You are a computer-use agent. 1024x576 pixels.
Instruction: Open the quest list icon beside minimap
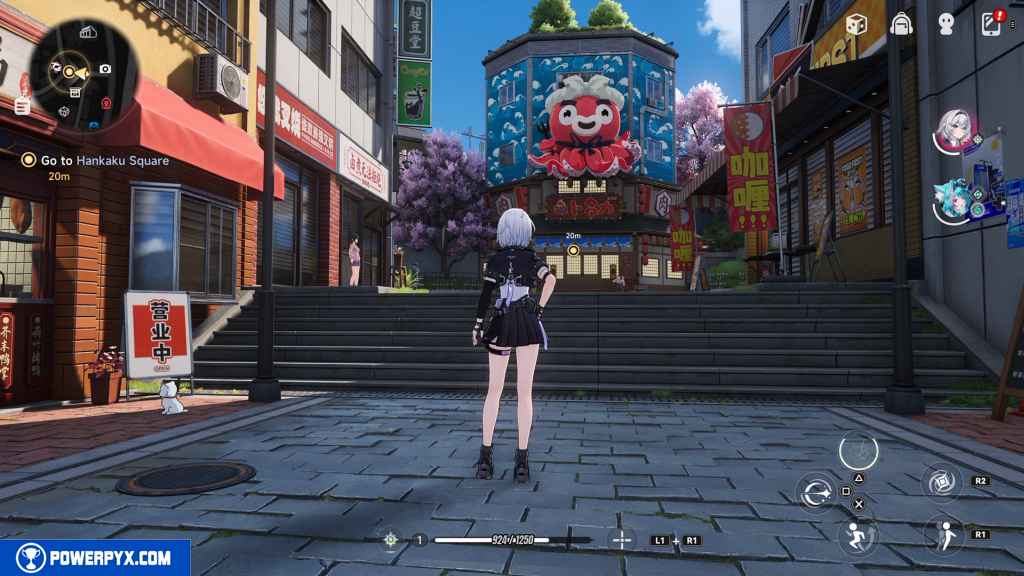22,104
